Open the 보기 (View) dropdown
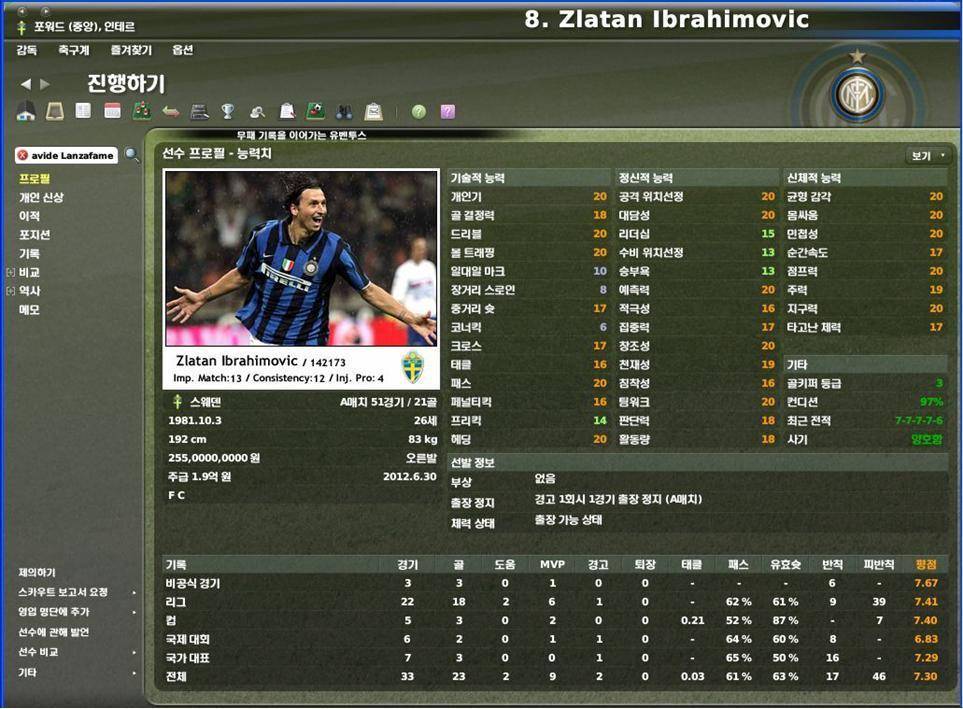 click(927, 156)
